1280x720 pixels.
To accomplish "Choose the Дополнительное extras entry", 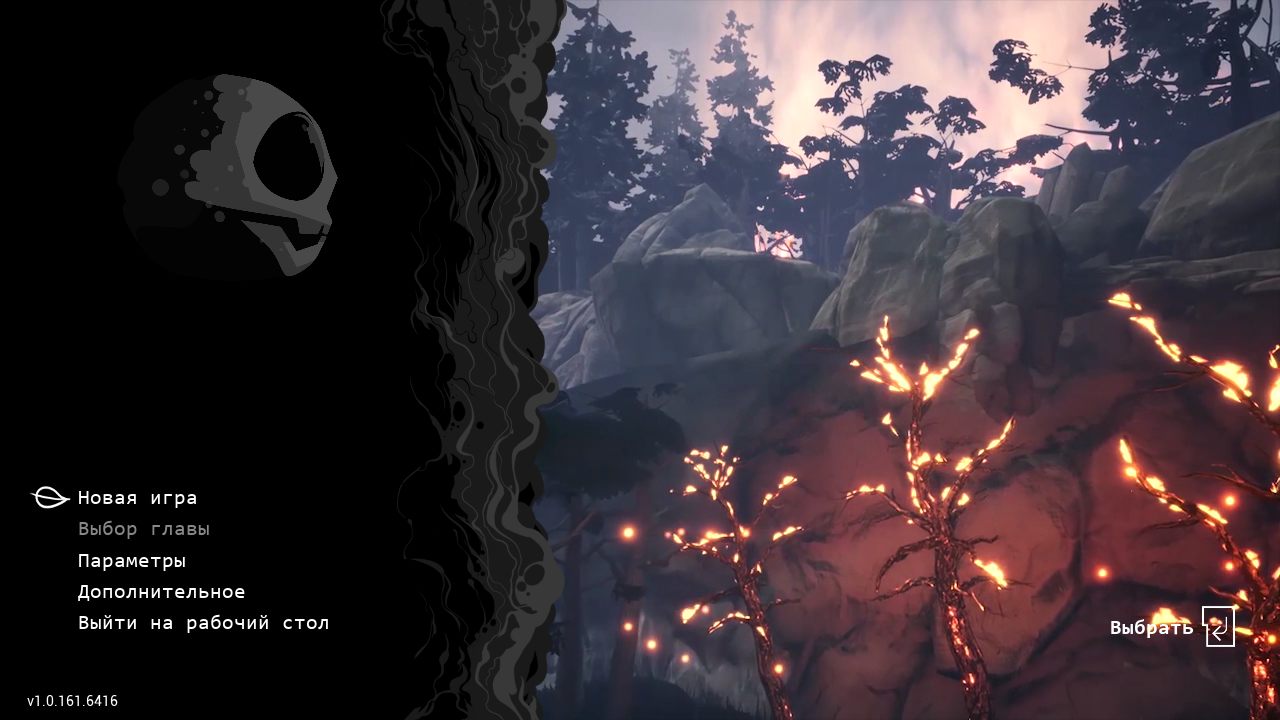I will 161,592.
